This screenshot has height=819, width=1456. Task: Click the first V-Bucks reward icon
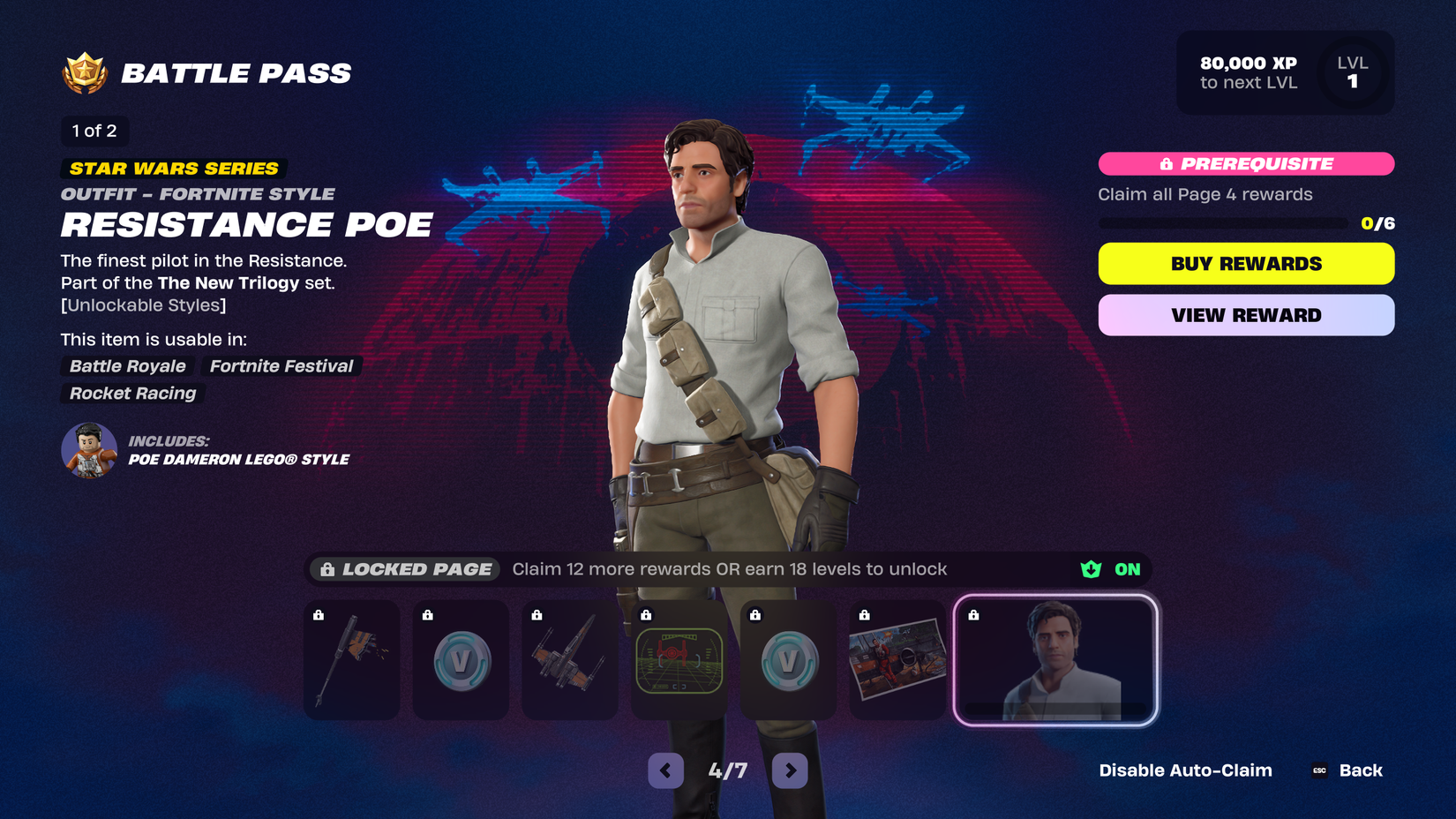[x=460, y=659]
